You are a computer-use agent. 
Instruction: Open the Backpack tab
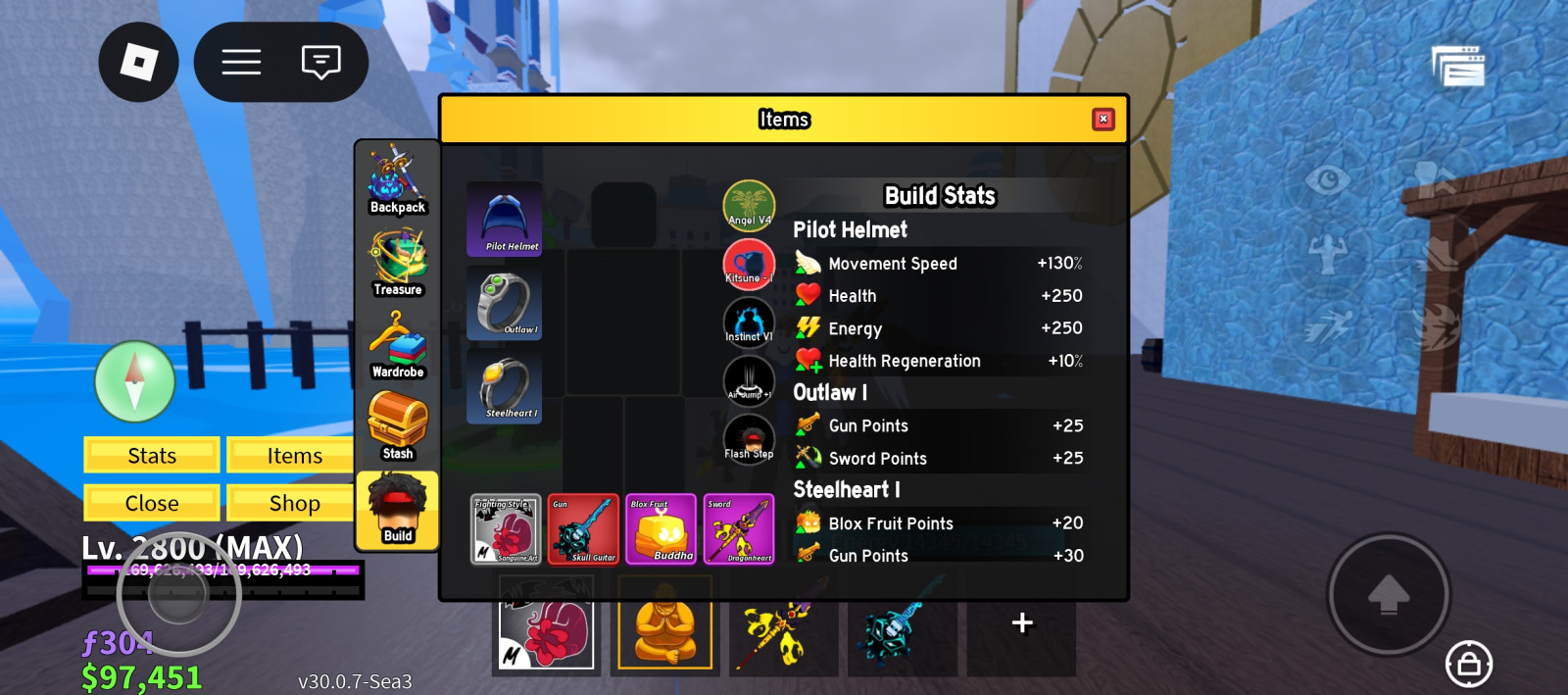pos(397,179)
